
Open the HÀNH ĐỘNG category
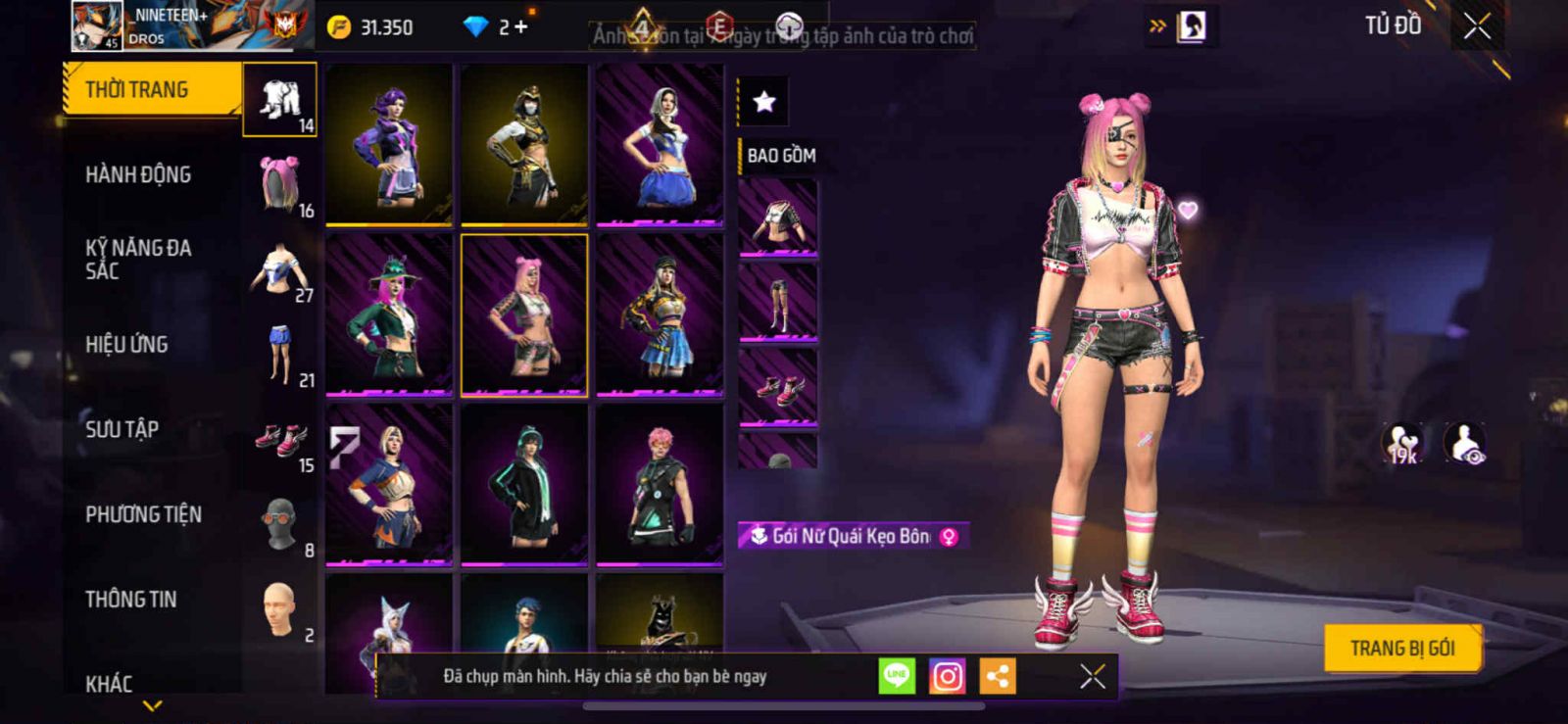tap(138, 175)
